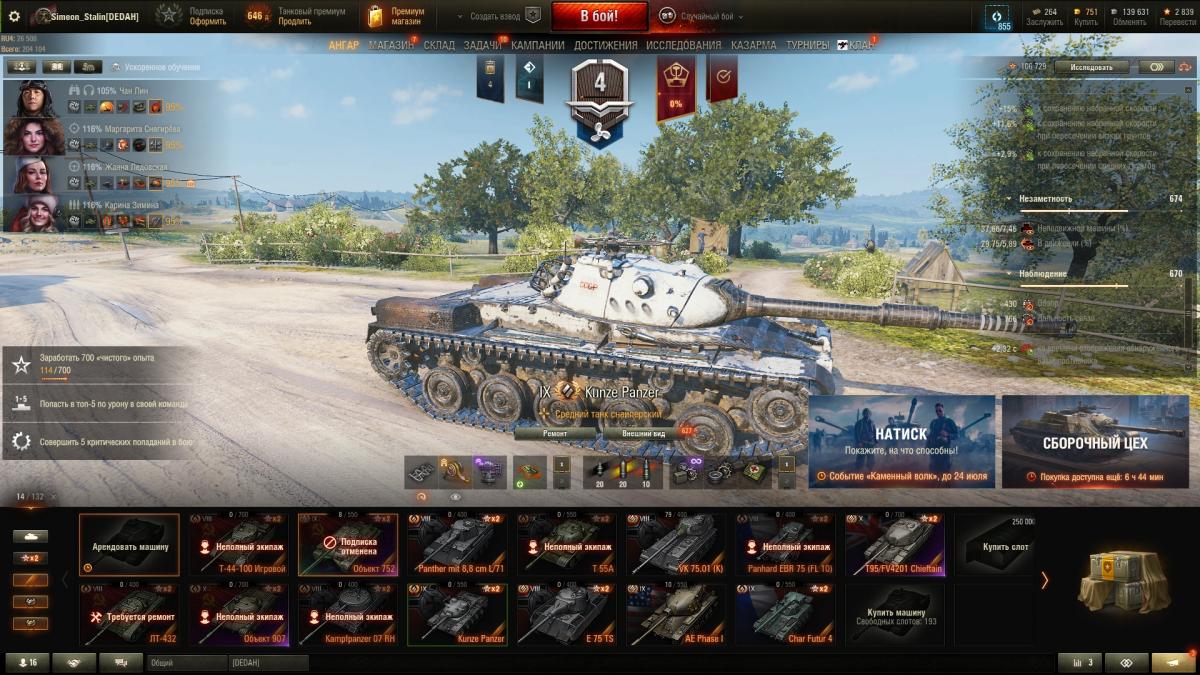Show the «Достижения» tab

point(605,45)
